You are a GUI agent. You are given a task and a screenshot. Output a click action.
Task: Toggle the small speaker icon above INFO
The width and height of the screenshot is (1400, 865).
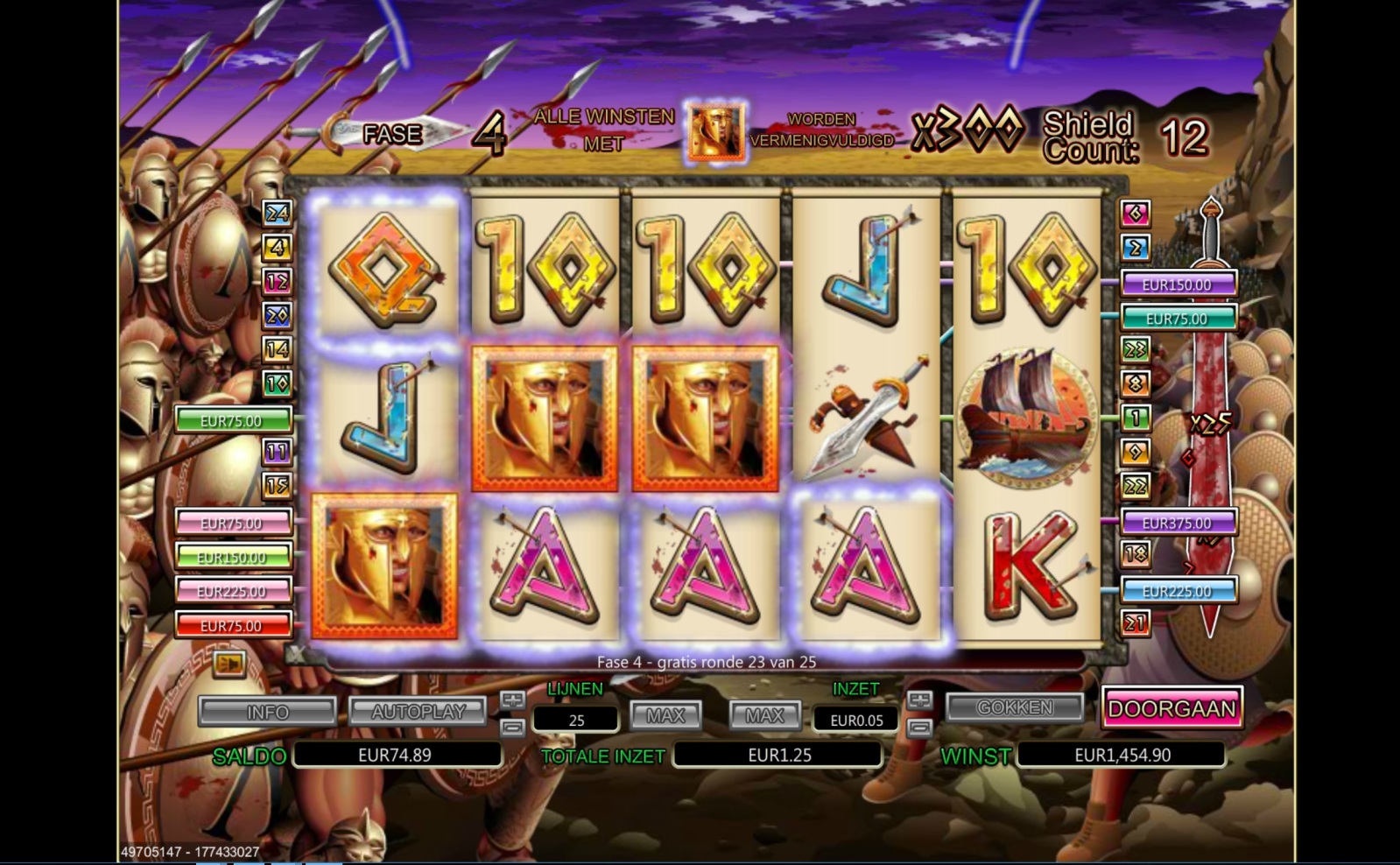click(x=229, y=664)
